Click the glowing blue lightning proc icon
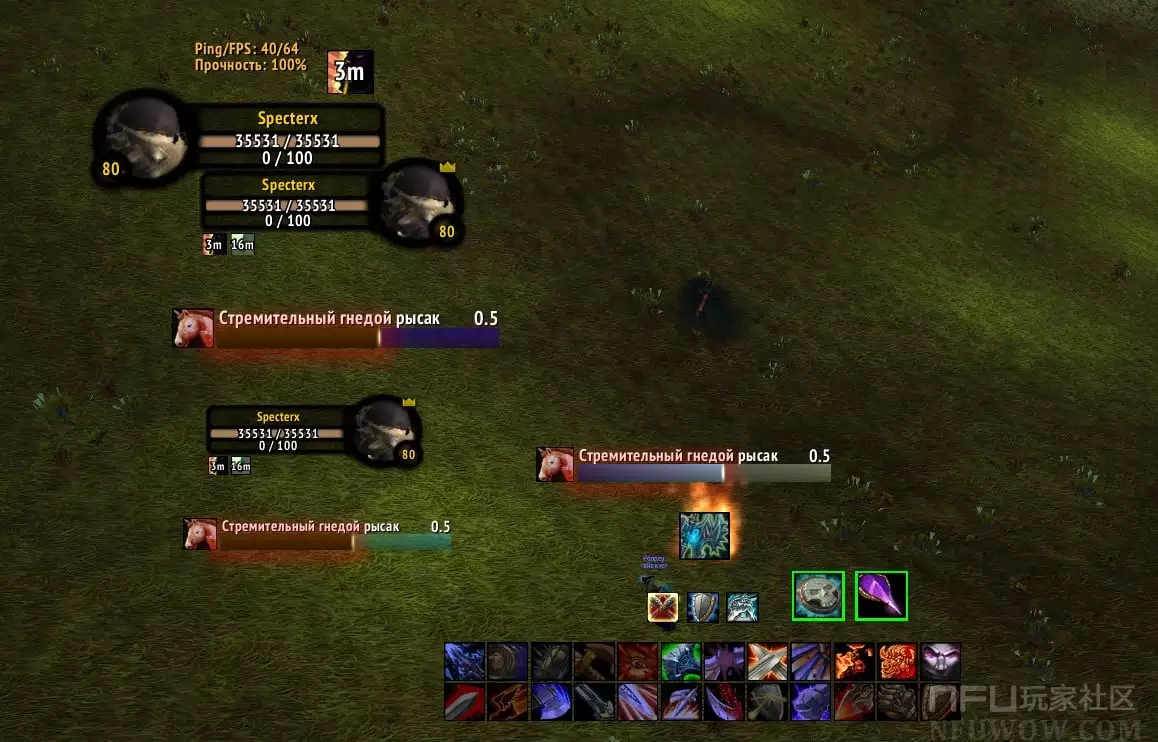This screenshot has height=742, width=1158. tap(704, 536)
